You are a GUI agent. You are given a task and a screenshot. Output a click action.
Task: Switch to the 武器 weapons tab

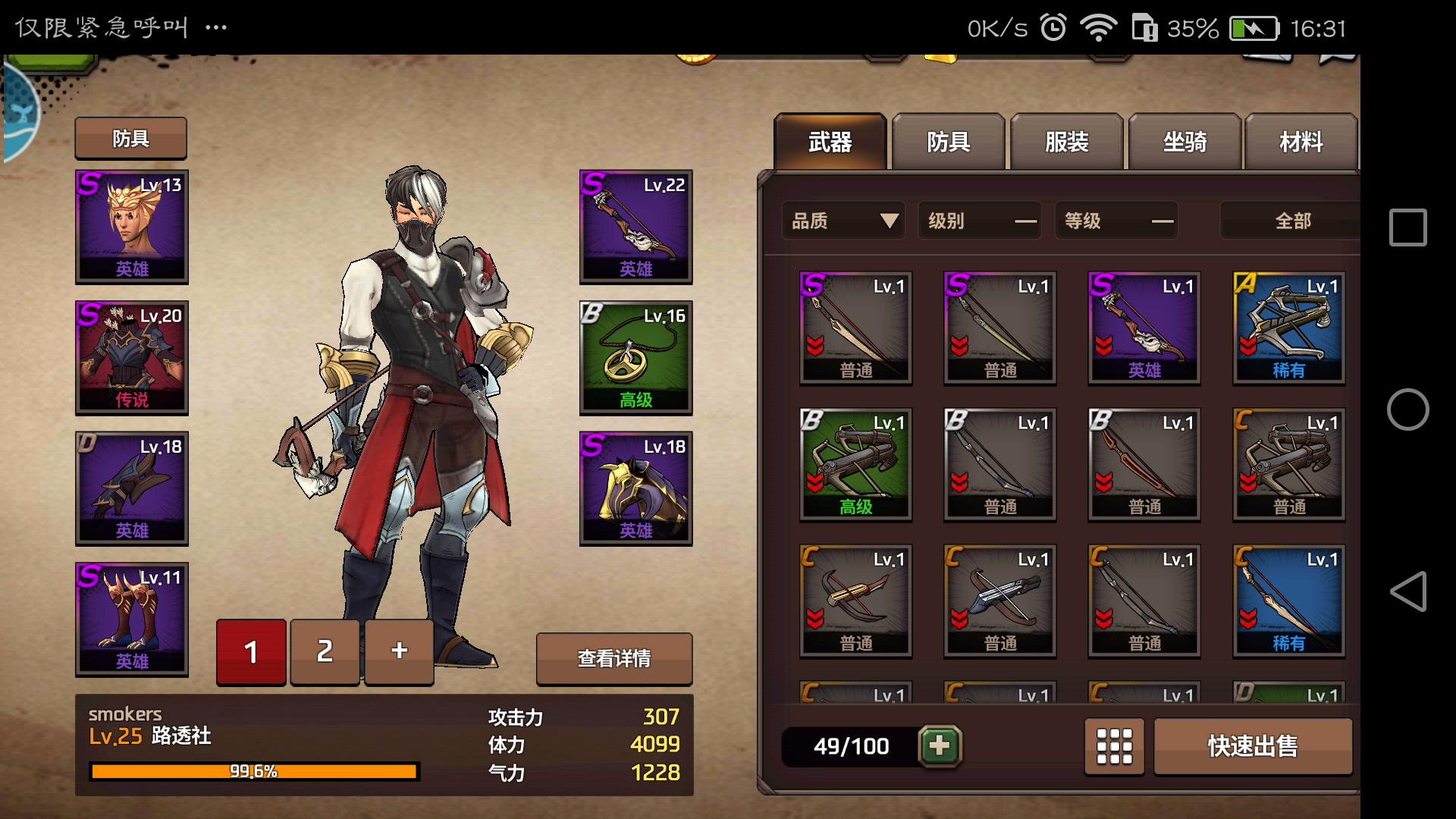[830, 142]
